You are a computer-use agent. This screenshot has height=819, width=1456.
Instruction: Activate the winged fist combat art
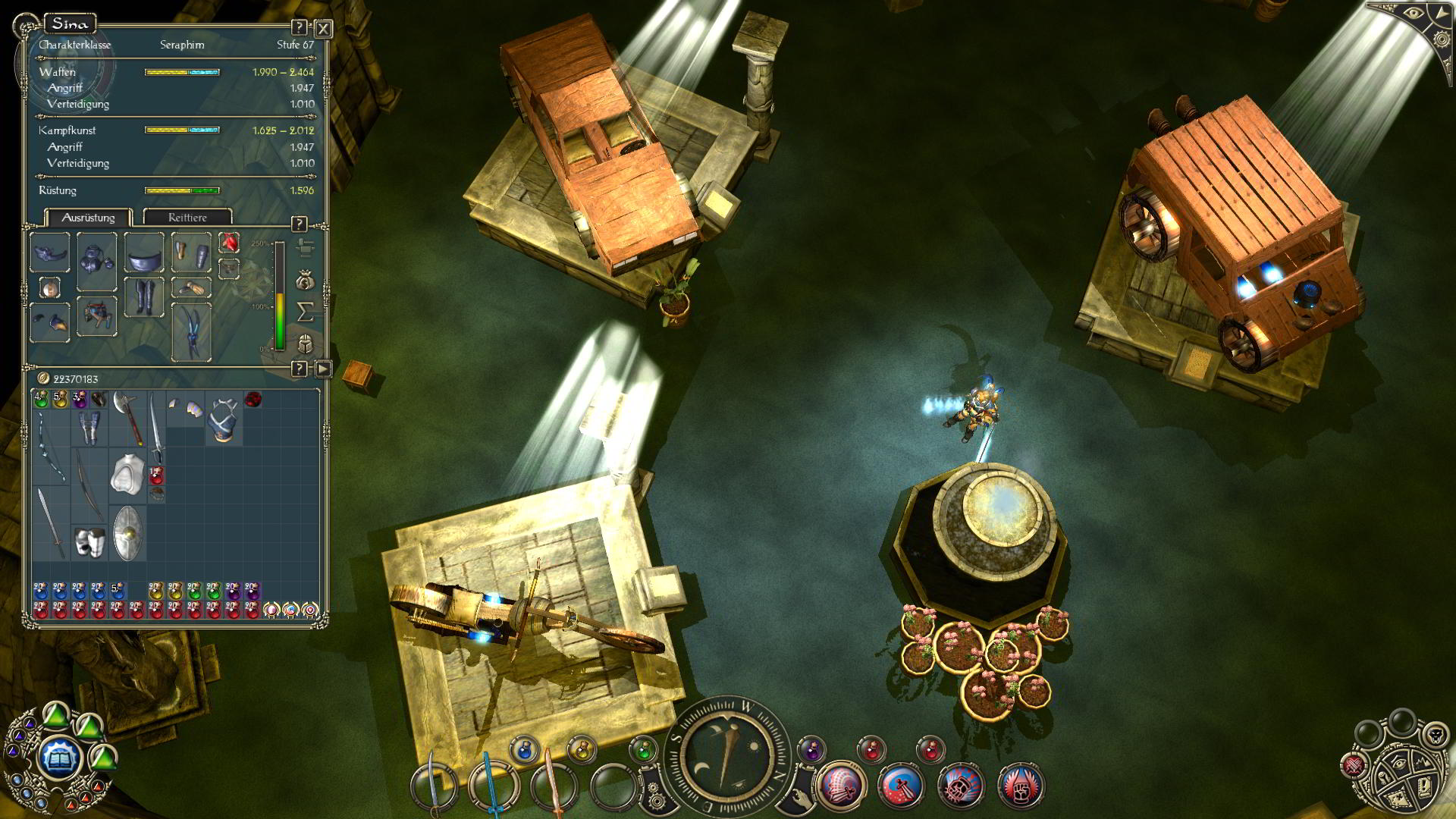[1021, 786]
